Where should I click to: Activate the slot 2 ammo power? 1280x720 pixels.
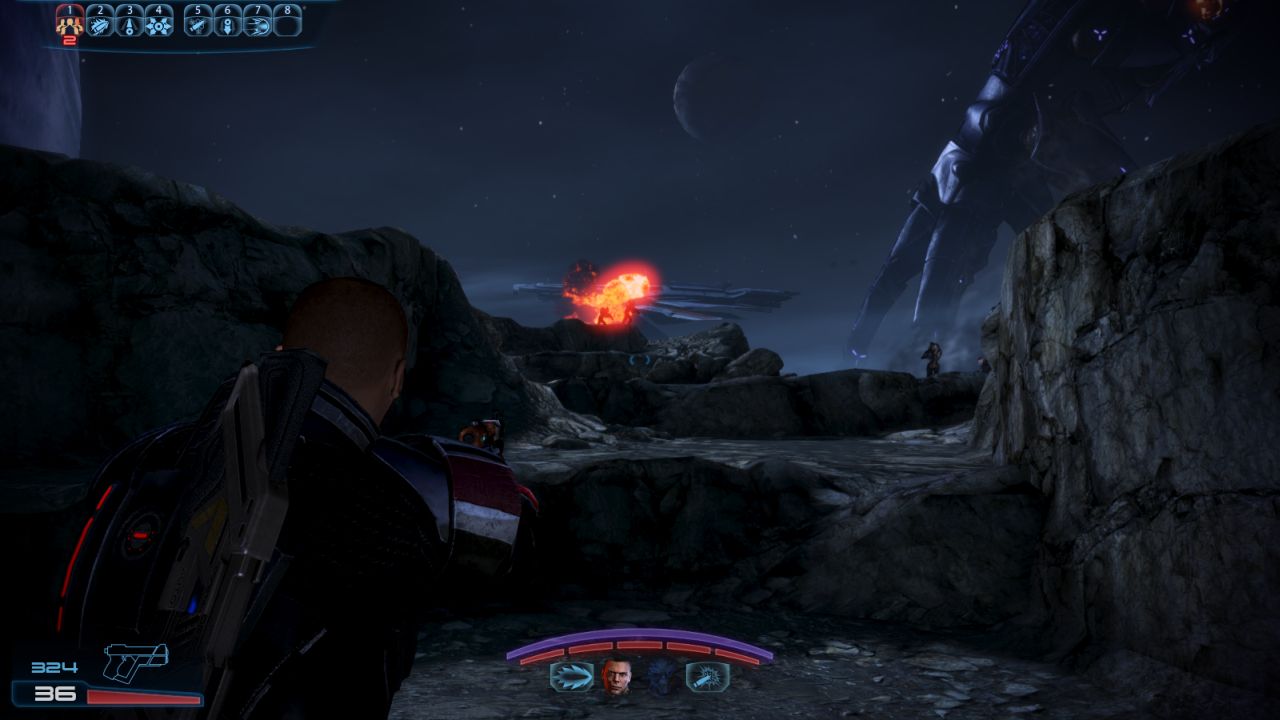[x=100, y=23]
